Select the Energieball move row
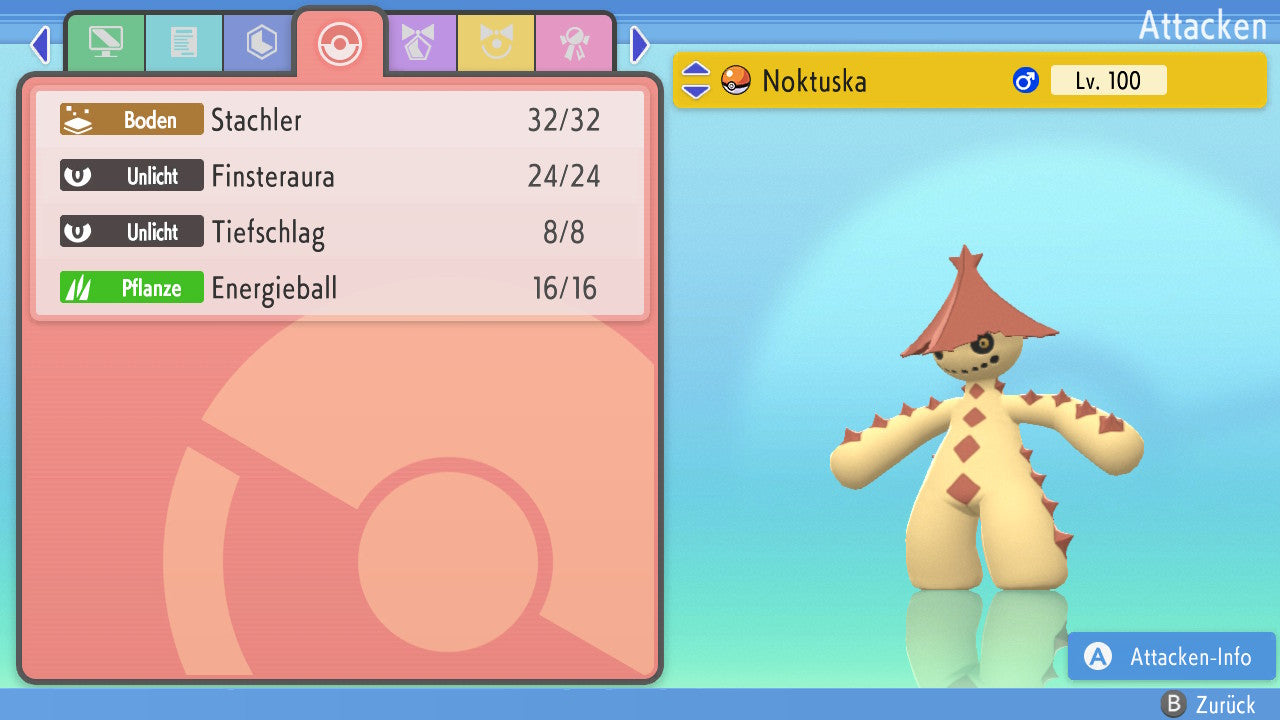Viewport: 1280px width, 720px height. pyautogui.click(x=340, y=288)
